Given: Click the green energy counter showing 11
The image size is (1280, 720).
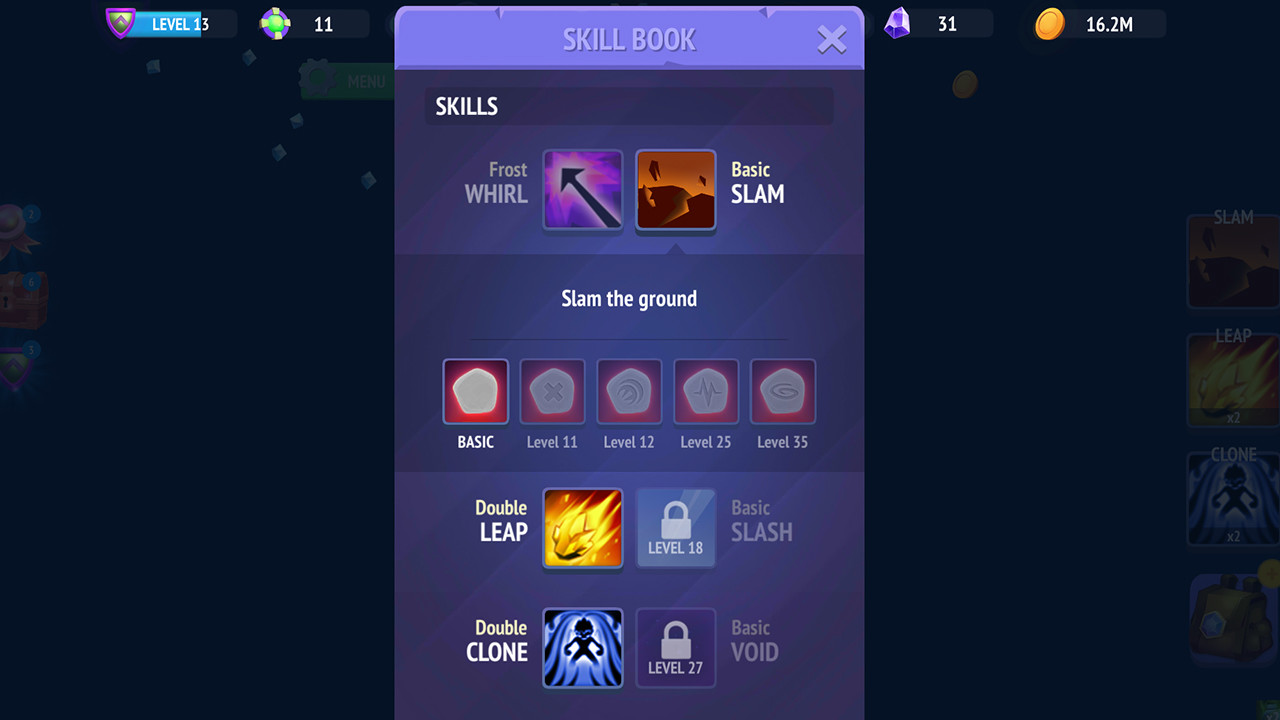Looking at the screenshot, I should click(x=310, y=23).
